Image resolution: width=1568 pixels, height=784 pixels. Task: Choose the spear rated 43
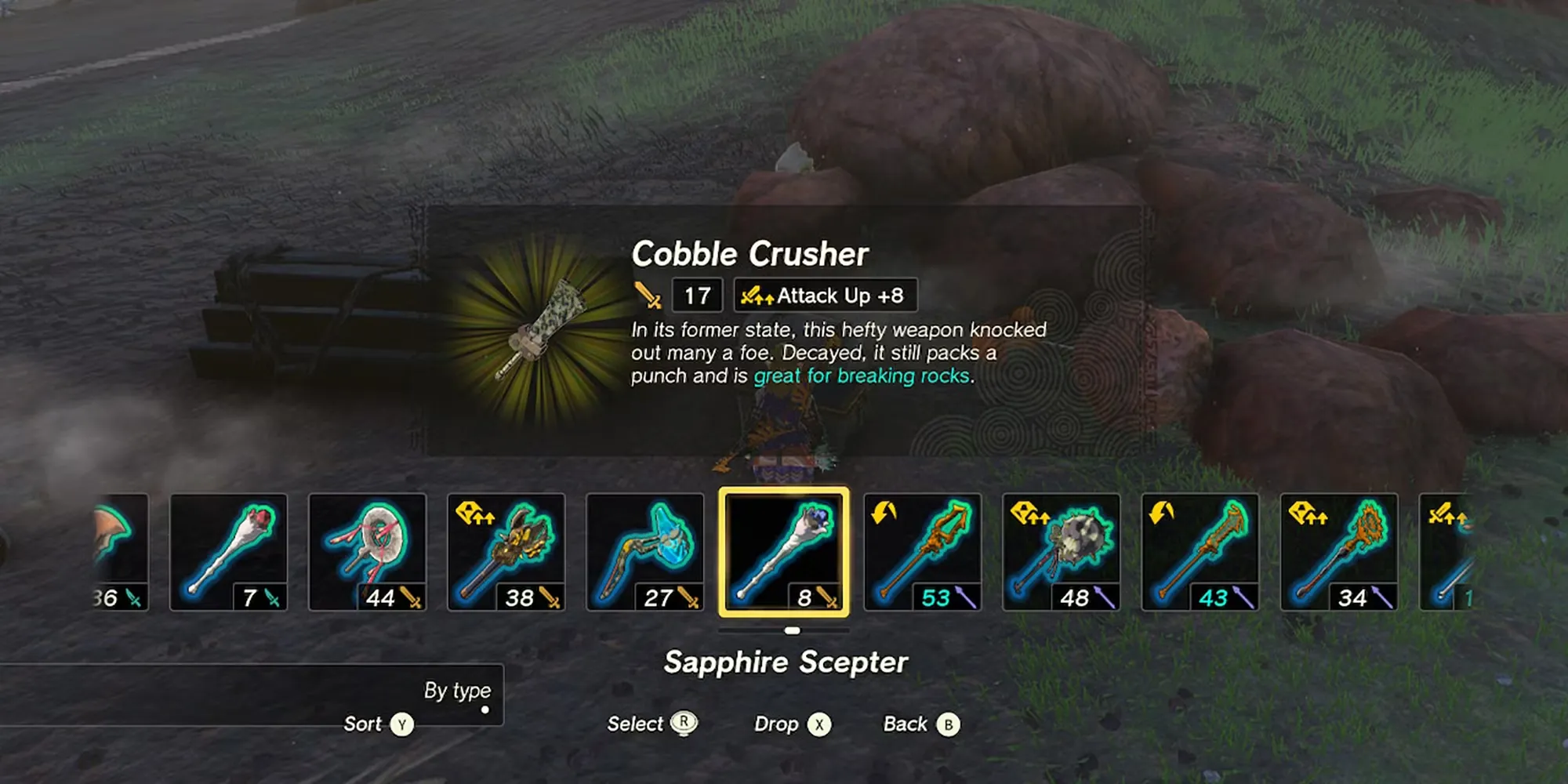pos(1200,551)
